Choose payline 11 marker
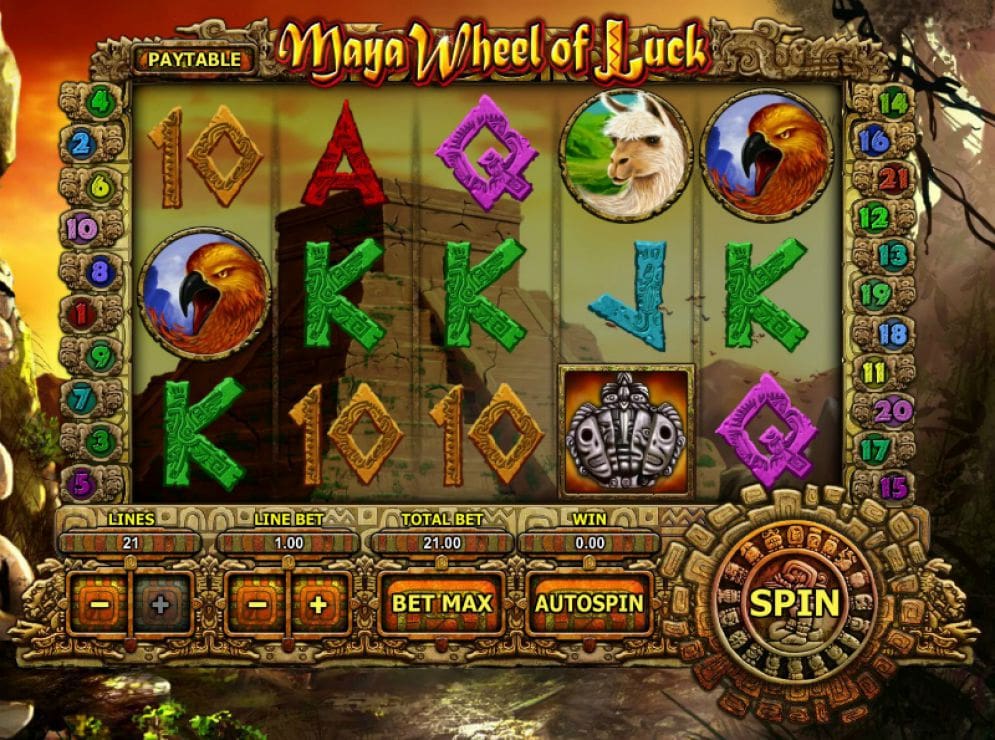This screenshot has height=740, width=995. click(x=875, y=373)
